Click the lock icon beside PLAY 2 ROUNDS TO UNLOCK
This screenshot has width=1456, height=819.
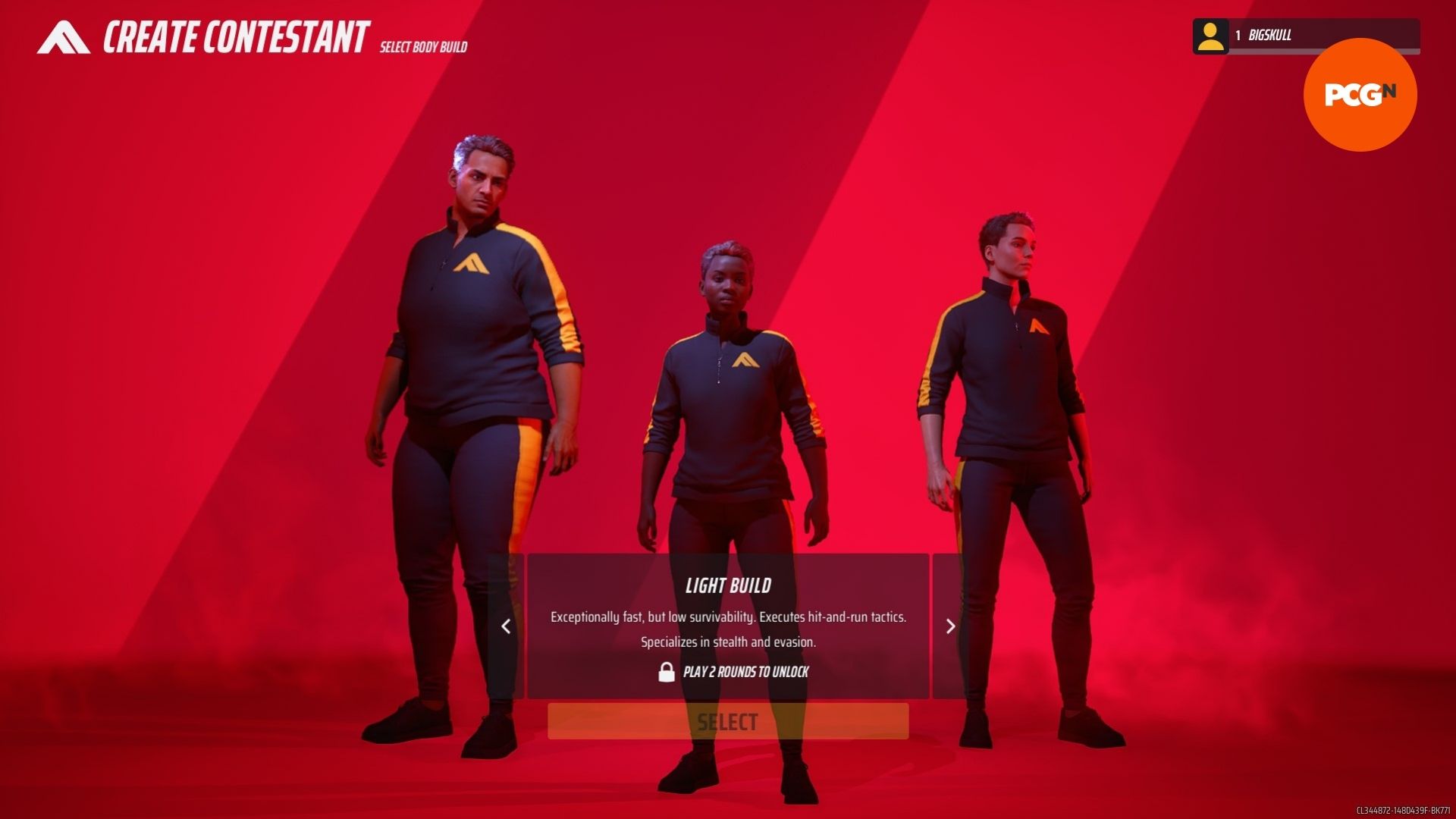[666, 672]
